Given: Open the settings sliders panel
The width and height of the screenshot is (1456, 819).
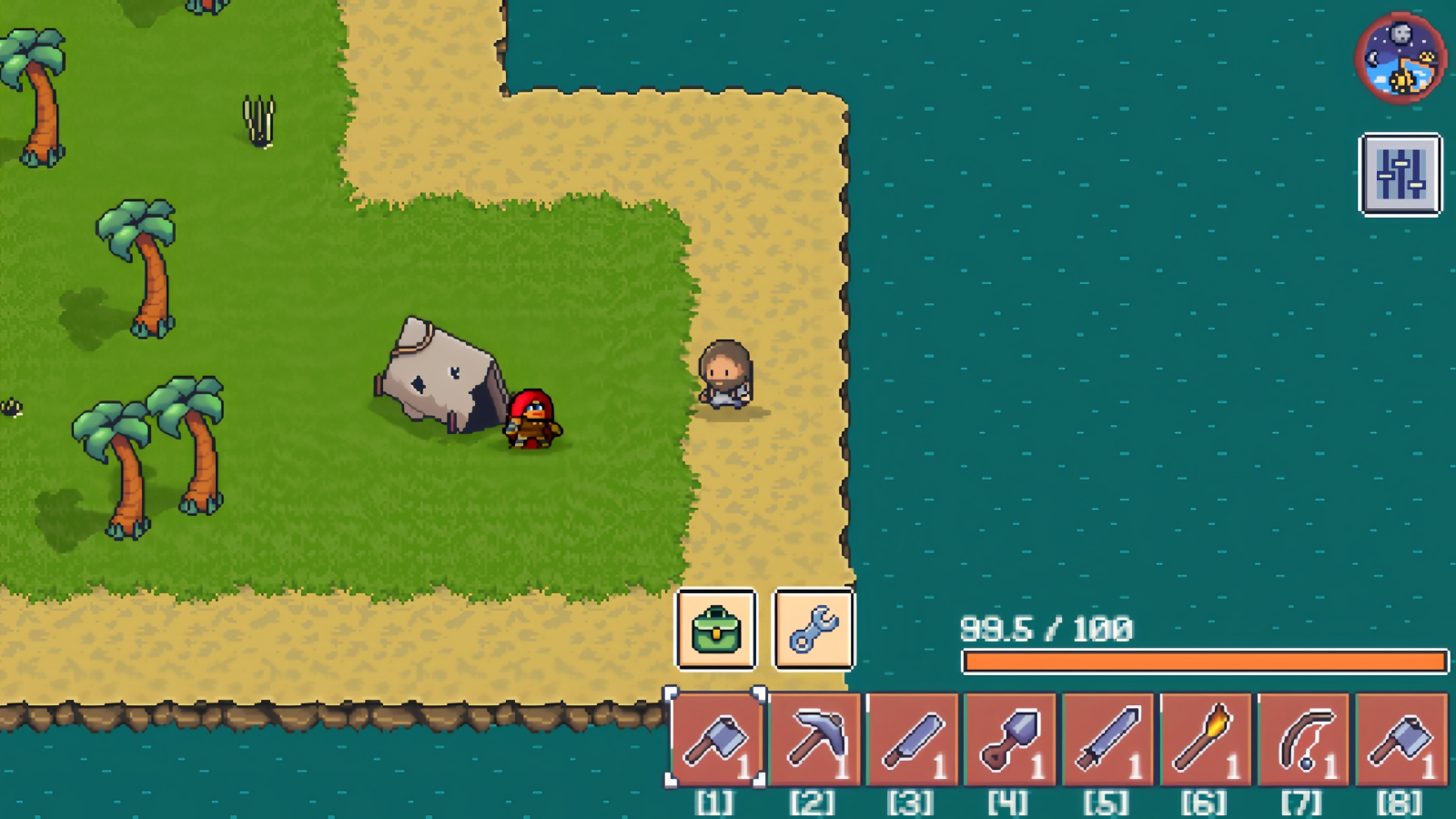Looking at the screenshot, I should click(x=1400, y=175).
